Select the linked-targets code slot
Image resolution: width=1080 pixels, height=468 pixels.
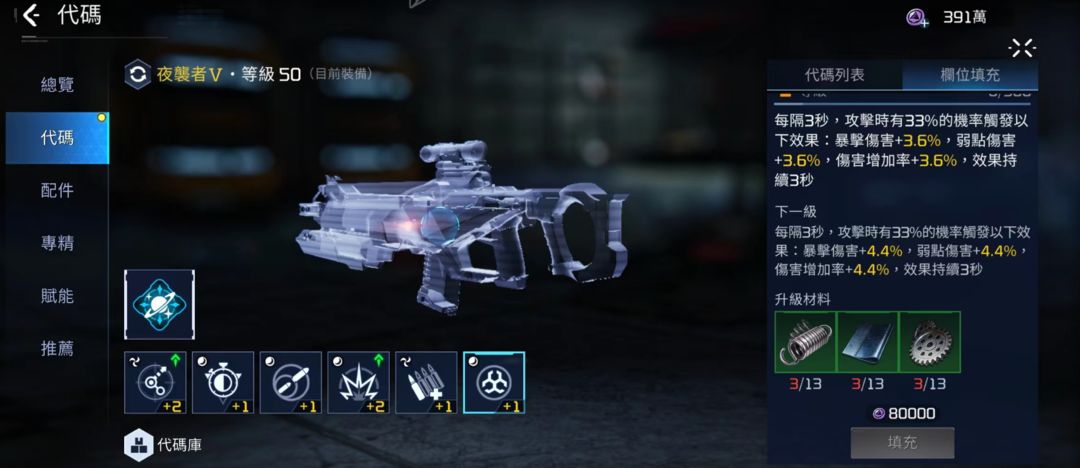pyautogui.click(x=155, y=382)
